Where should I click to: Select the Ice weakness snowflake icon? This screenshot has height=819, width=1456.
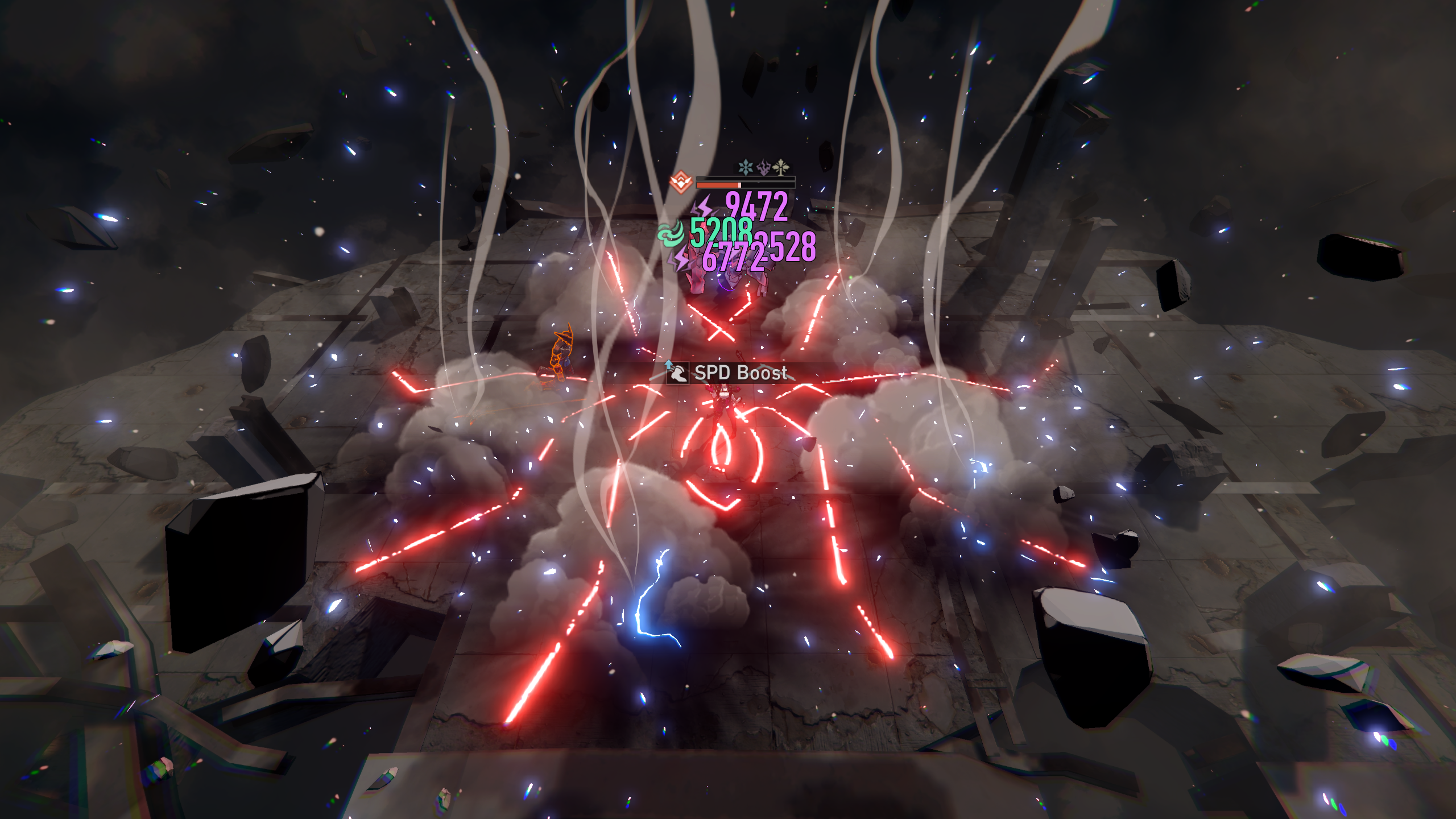[745, 167]
